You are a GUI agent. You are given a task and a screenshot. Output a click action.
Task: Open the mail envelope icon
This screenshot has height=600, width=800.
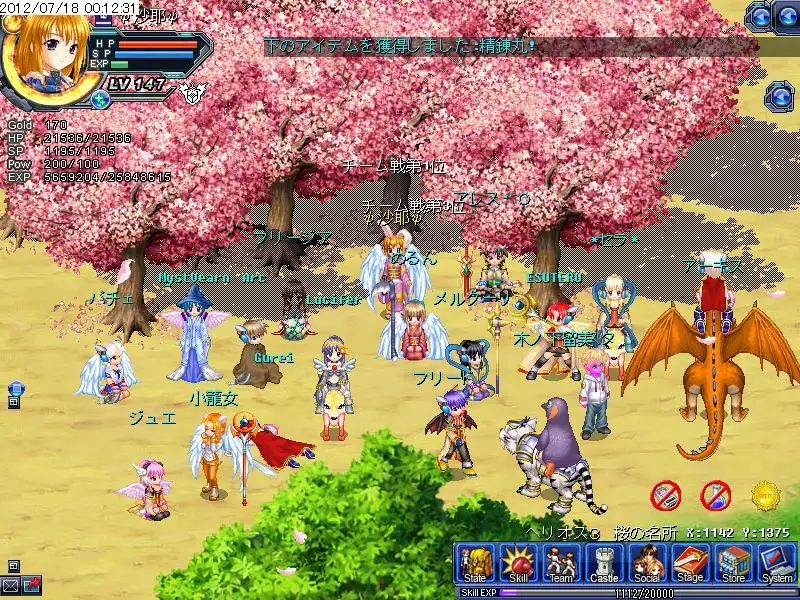[12, 584]
